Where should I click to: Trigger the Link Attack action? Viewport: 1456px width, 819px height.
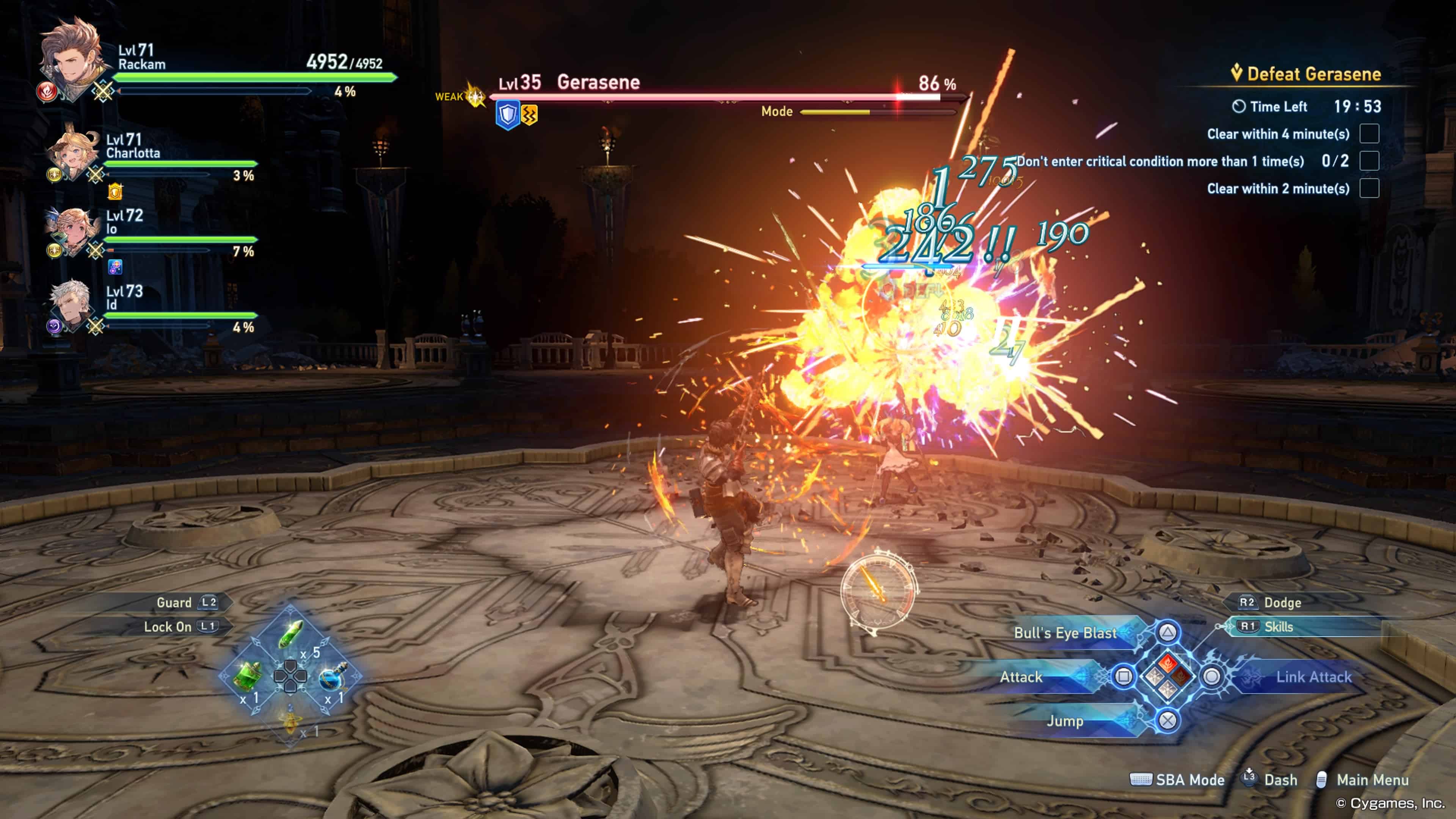coord(1313,676)
